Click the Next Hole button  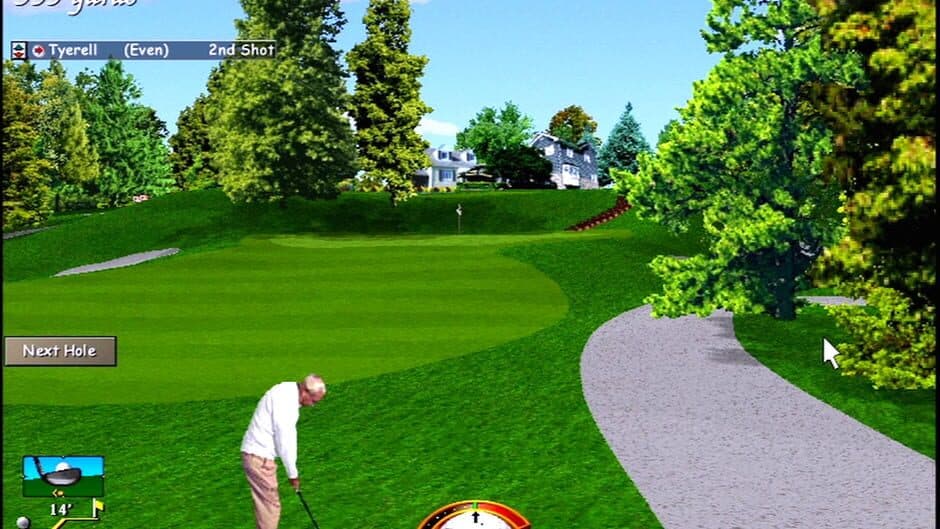coord(60,351)
